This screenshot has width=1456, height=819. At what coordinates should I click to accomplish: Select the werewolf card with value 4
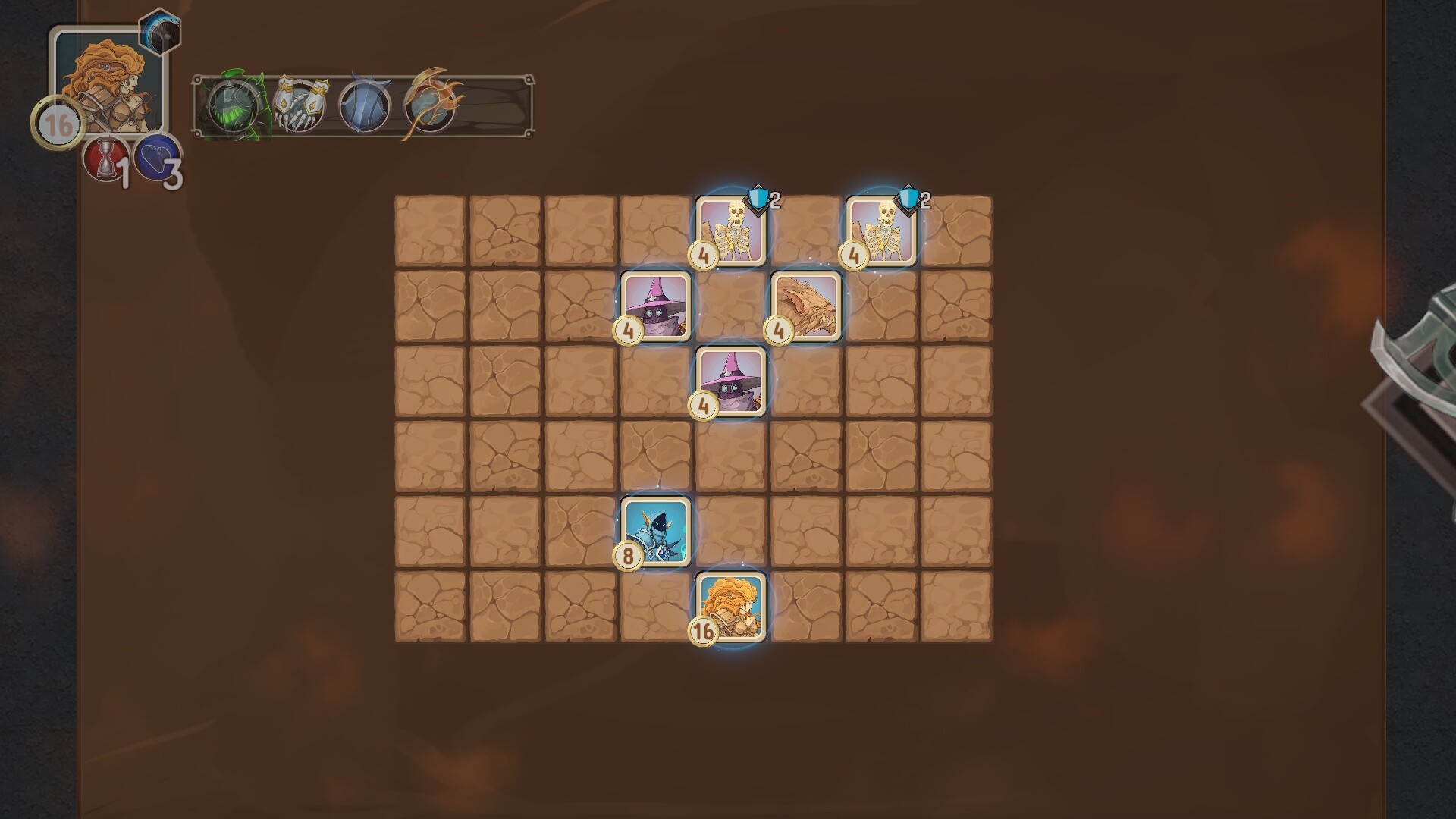[806, 307]
